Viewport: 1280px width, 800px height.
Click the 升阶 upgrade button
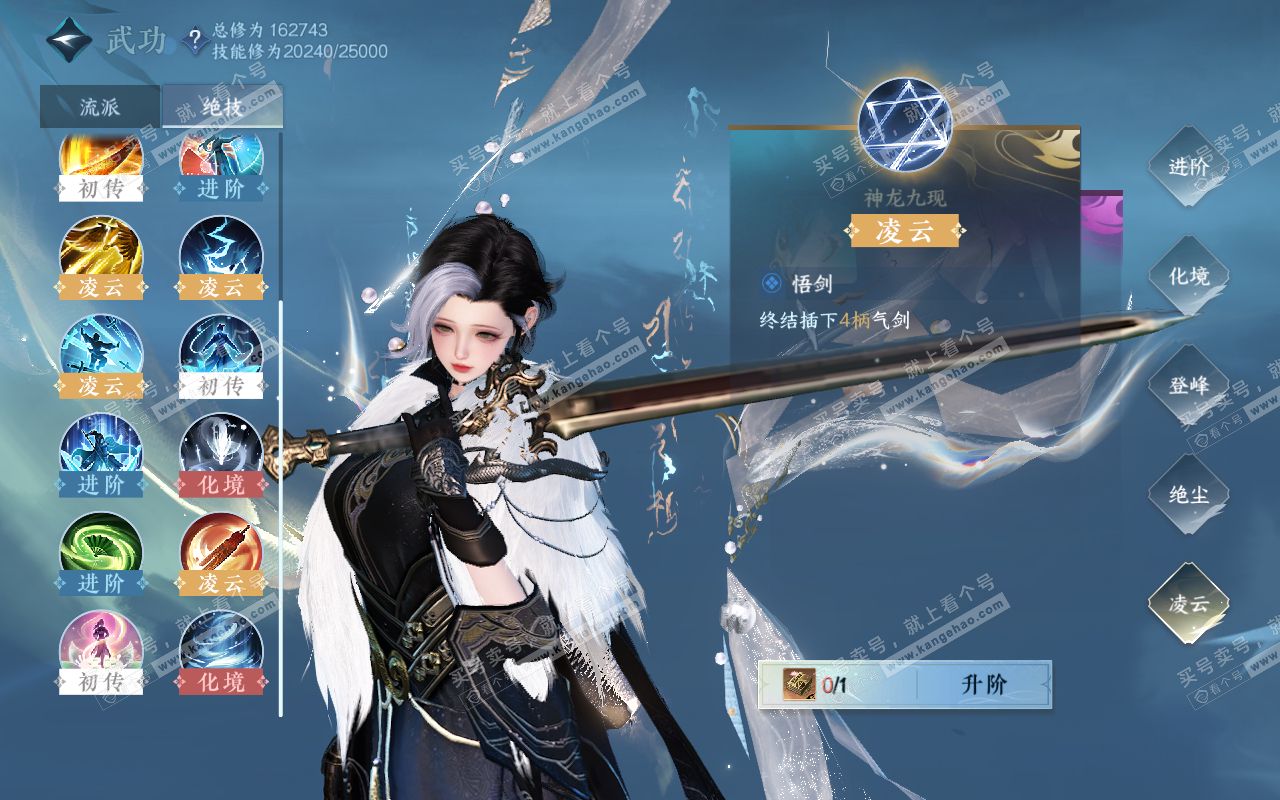pos(984,685)
